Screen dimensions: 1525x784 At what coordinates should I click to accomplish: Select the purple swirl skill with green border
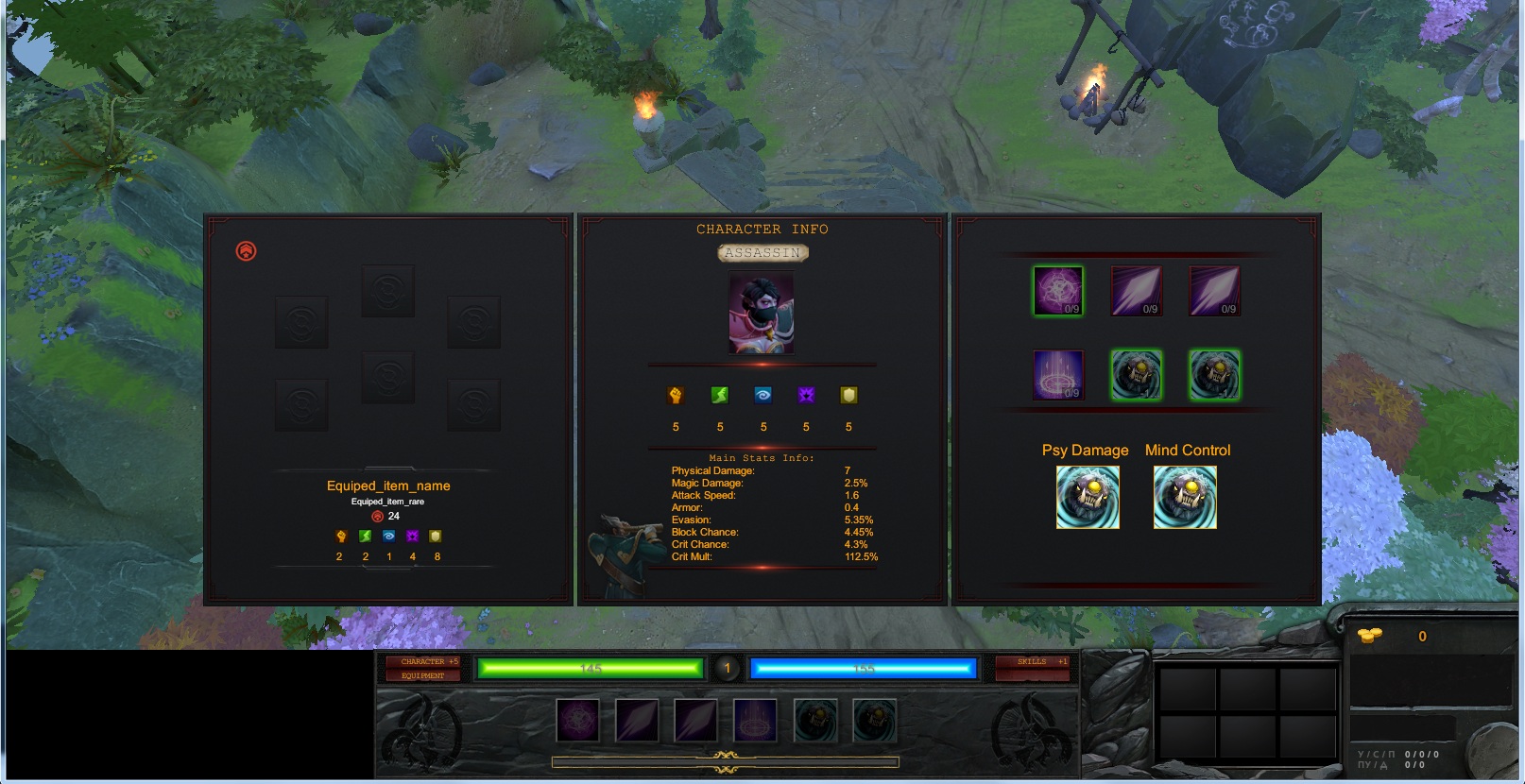coord(1058,291)
